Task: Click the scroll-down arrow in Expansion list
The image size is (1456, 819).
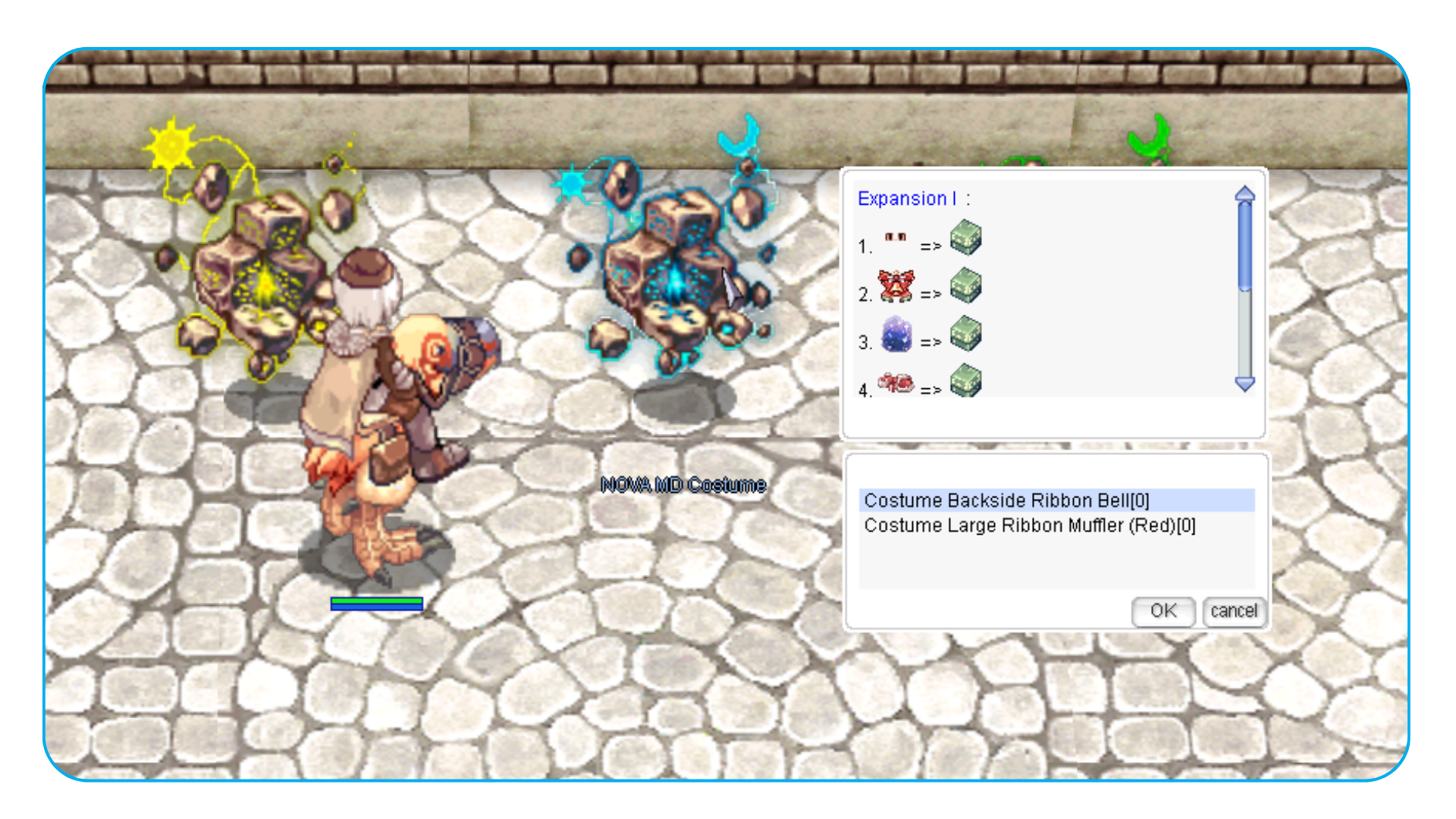Action: coord(1244,384)
